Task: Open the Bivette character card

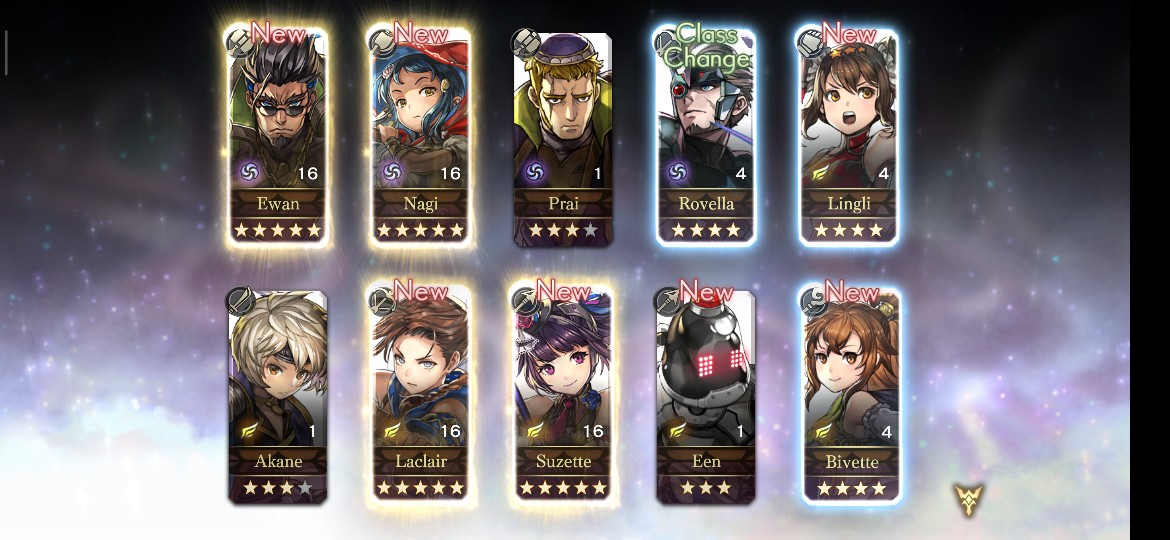Action: [851, 395]
